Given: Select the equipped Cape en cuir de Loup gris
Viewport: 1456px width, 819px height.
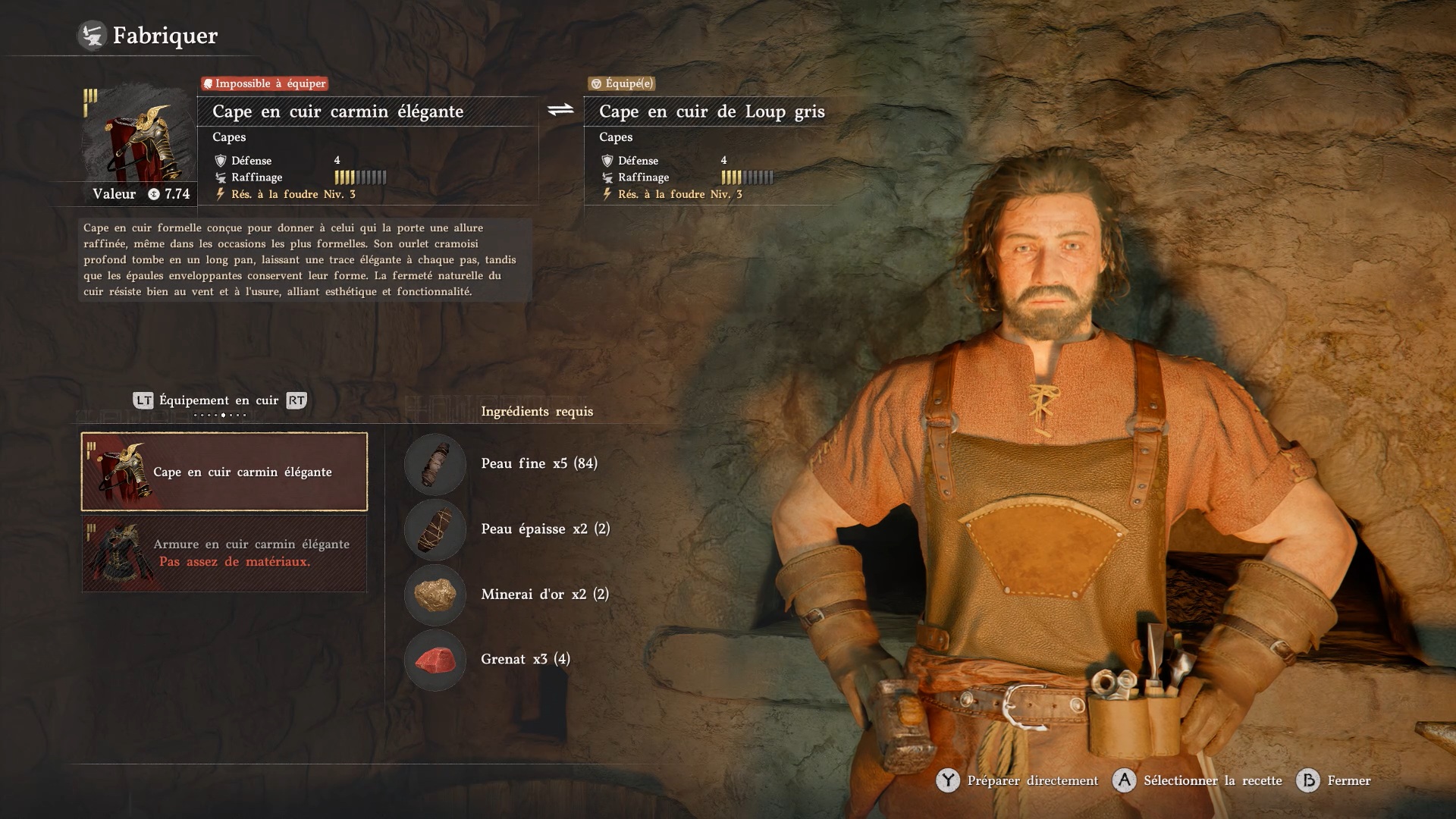Looking at the screenshot, I should [711, 111].
